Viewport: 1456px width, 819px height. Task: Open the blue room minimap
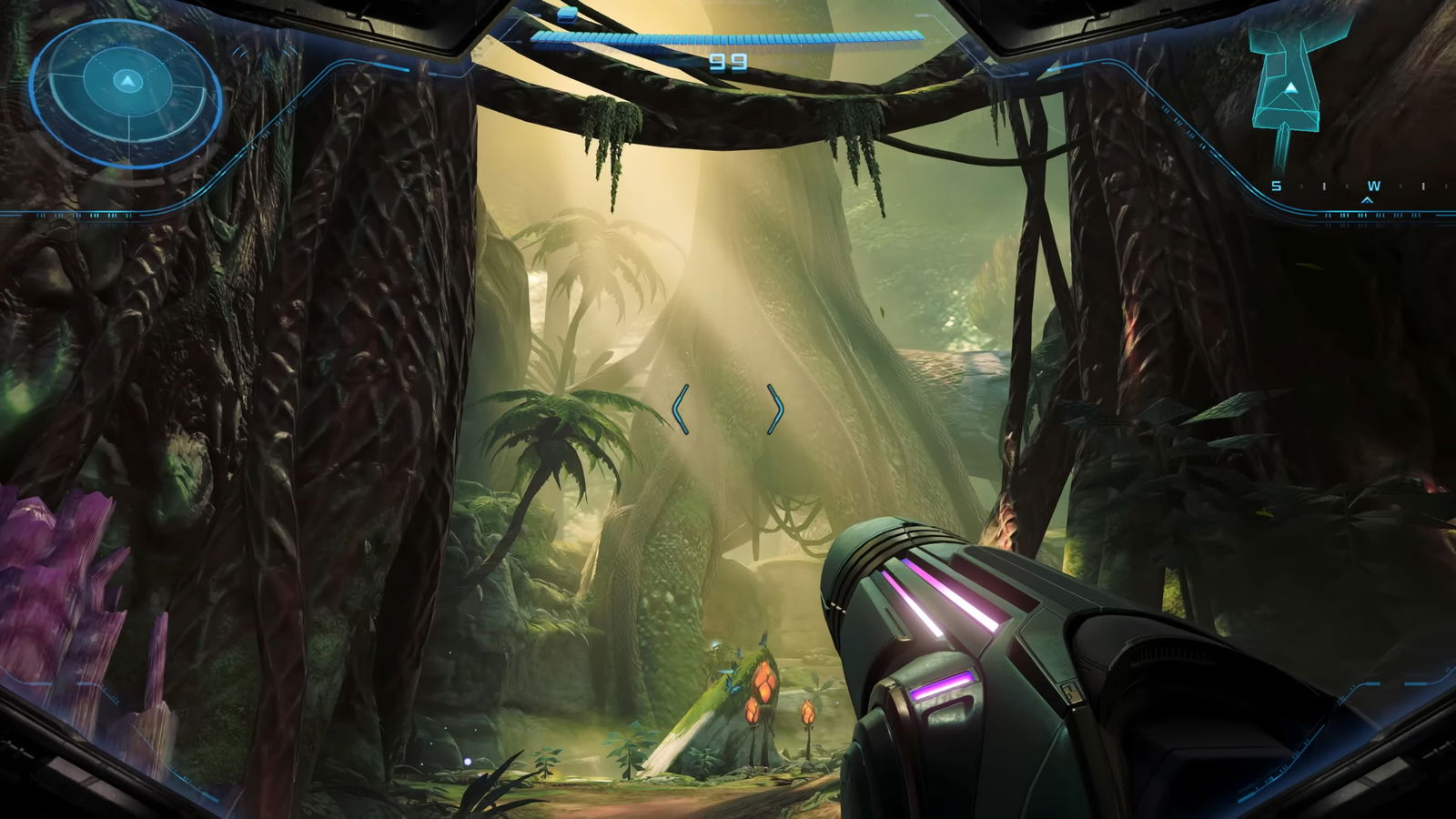click(1287, 84)
